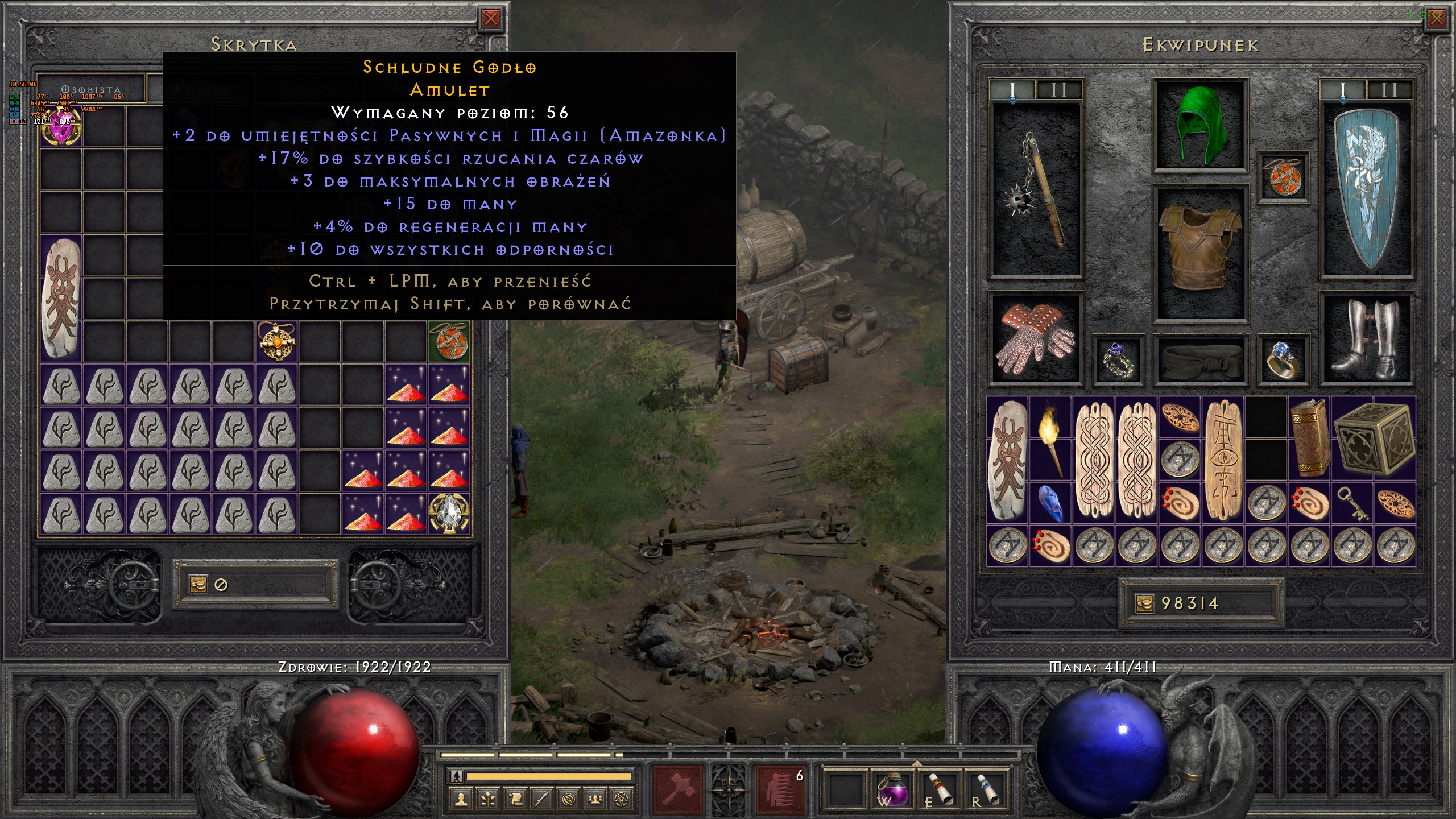Close the Skrytka stash panel
The width and height of the screenshot is (1456, 819).
(x=490, y=19)
